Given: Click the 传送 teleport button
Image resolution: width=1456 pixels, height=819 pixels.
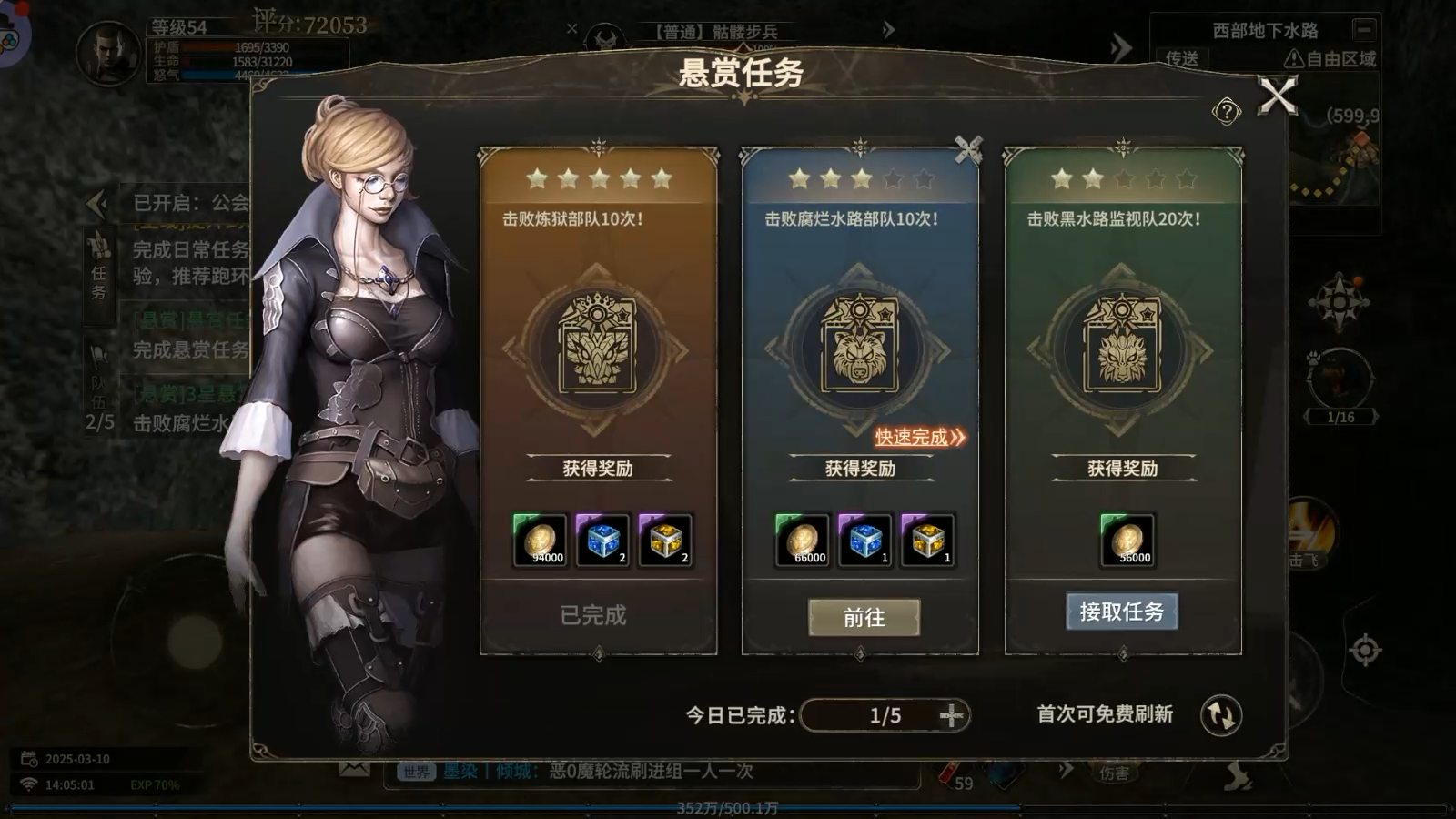Looking at the screenshot, I should point(1182,59).
